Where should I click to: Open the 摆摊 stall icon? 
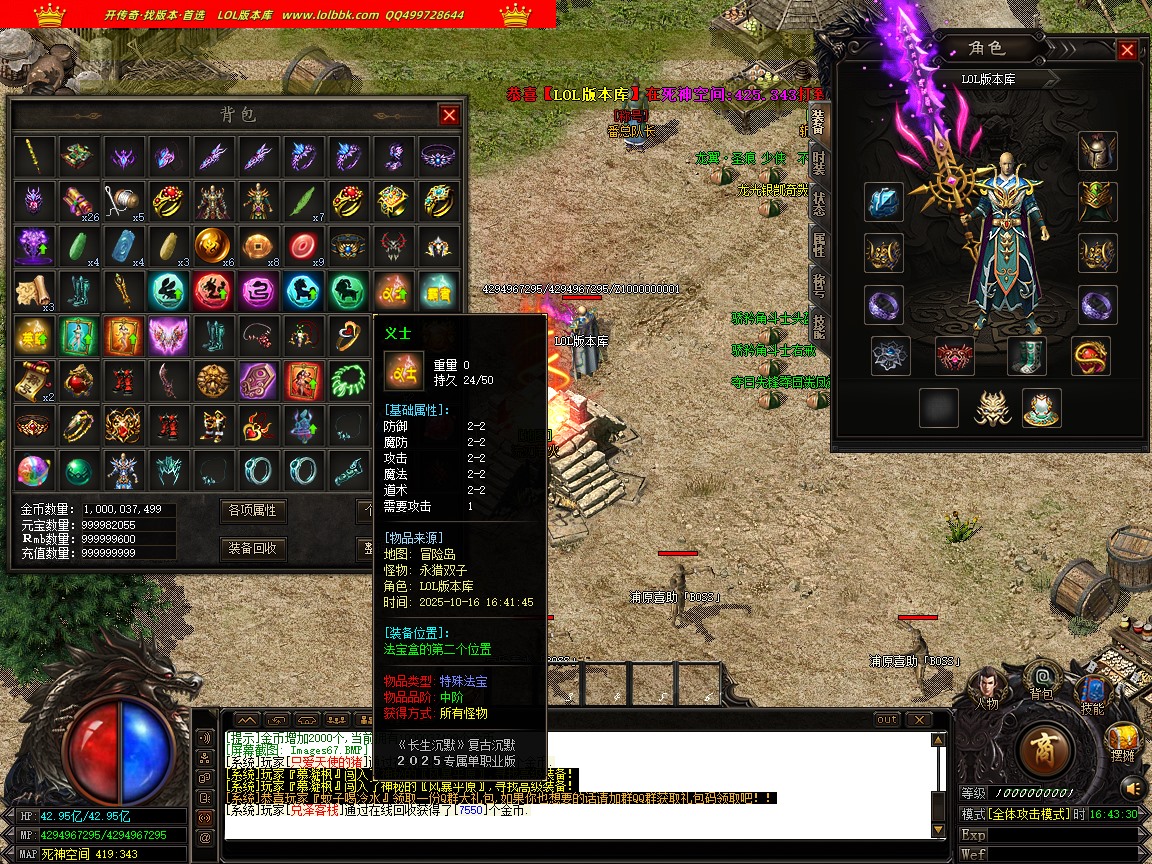click(x=1122, y=740)
